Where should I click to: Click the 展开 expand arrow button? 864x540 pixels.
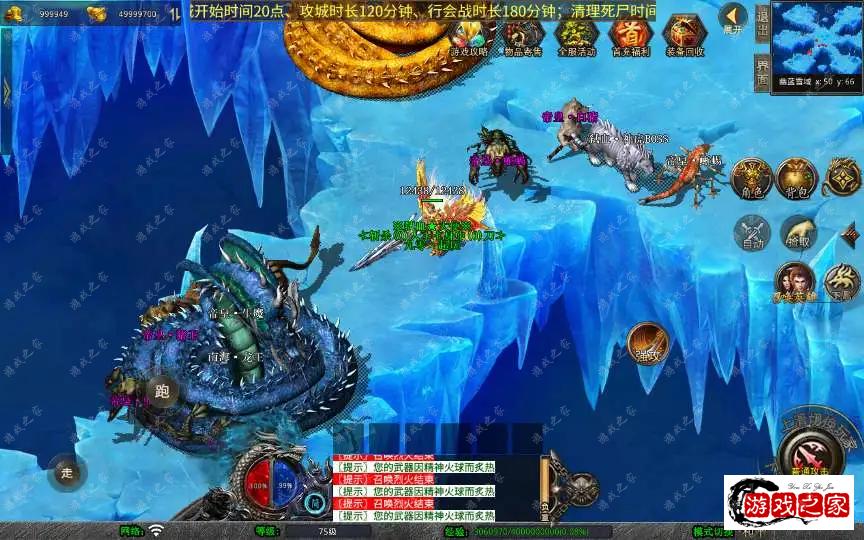(733, 17)
